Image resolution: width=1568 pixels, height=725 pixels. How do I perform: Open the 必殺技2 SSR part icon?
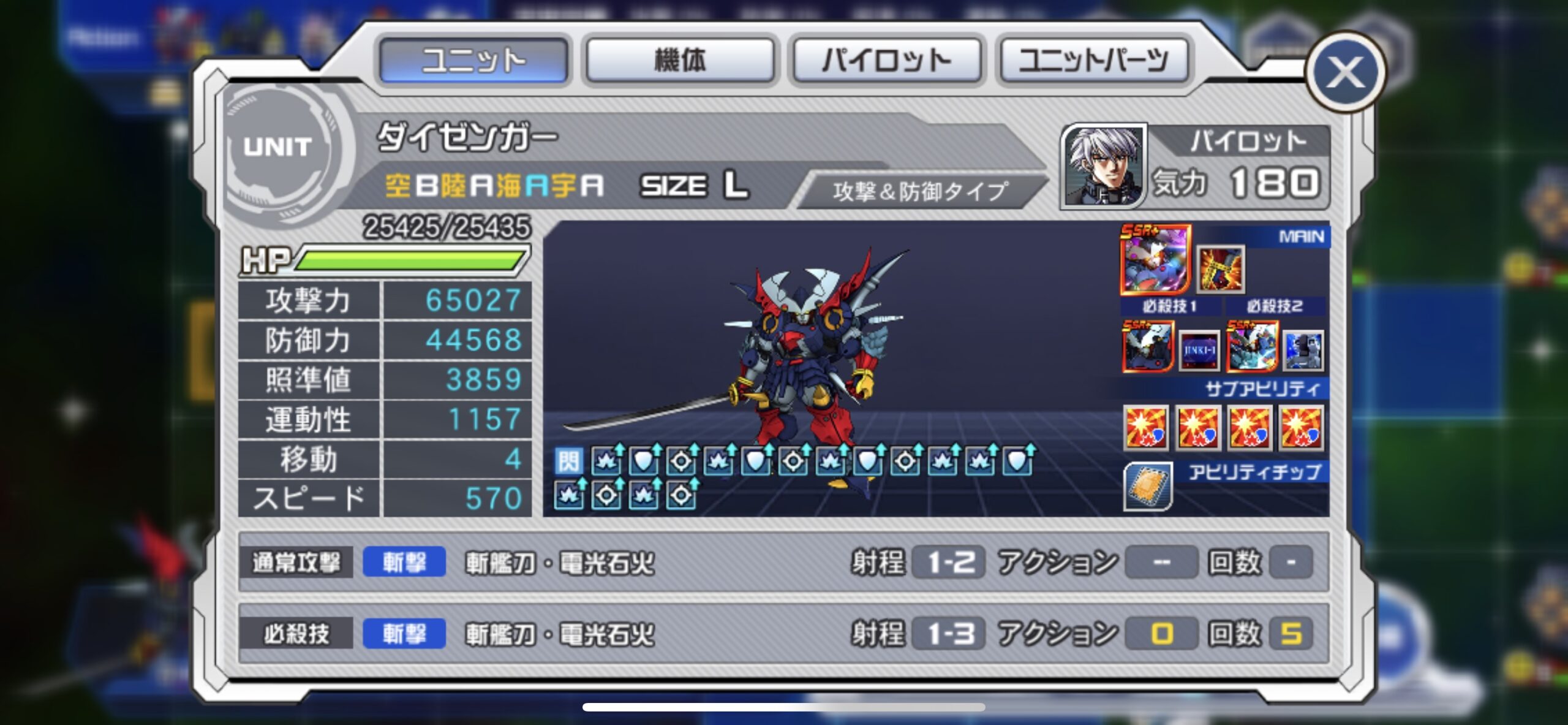[x=1251, y=347]
